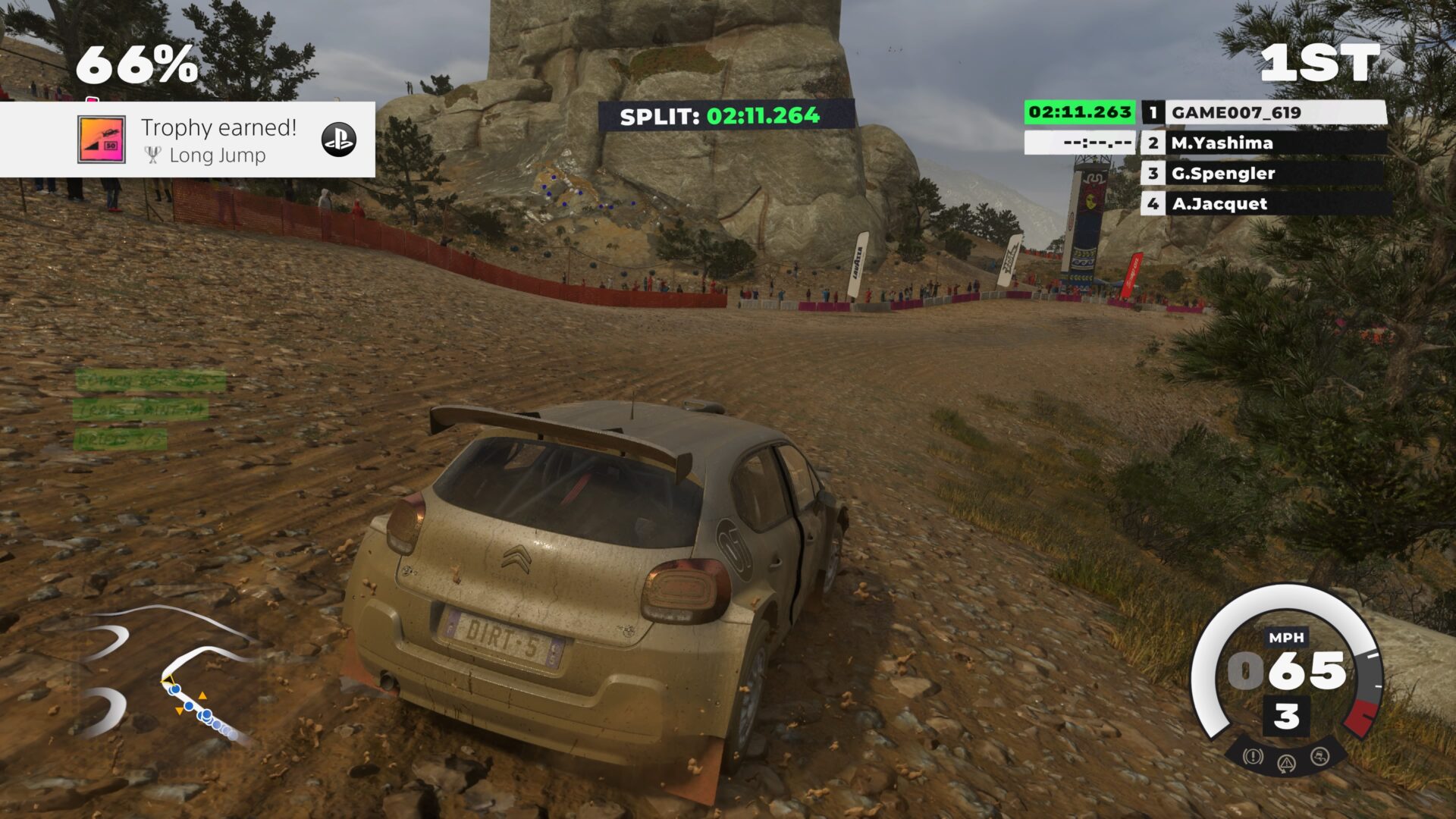
Task: Select GAME007_619 in the leaderboard
Action: click(1265, 112)
